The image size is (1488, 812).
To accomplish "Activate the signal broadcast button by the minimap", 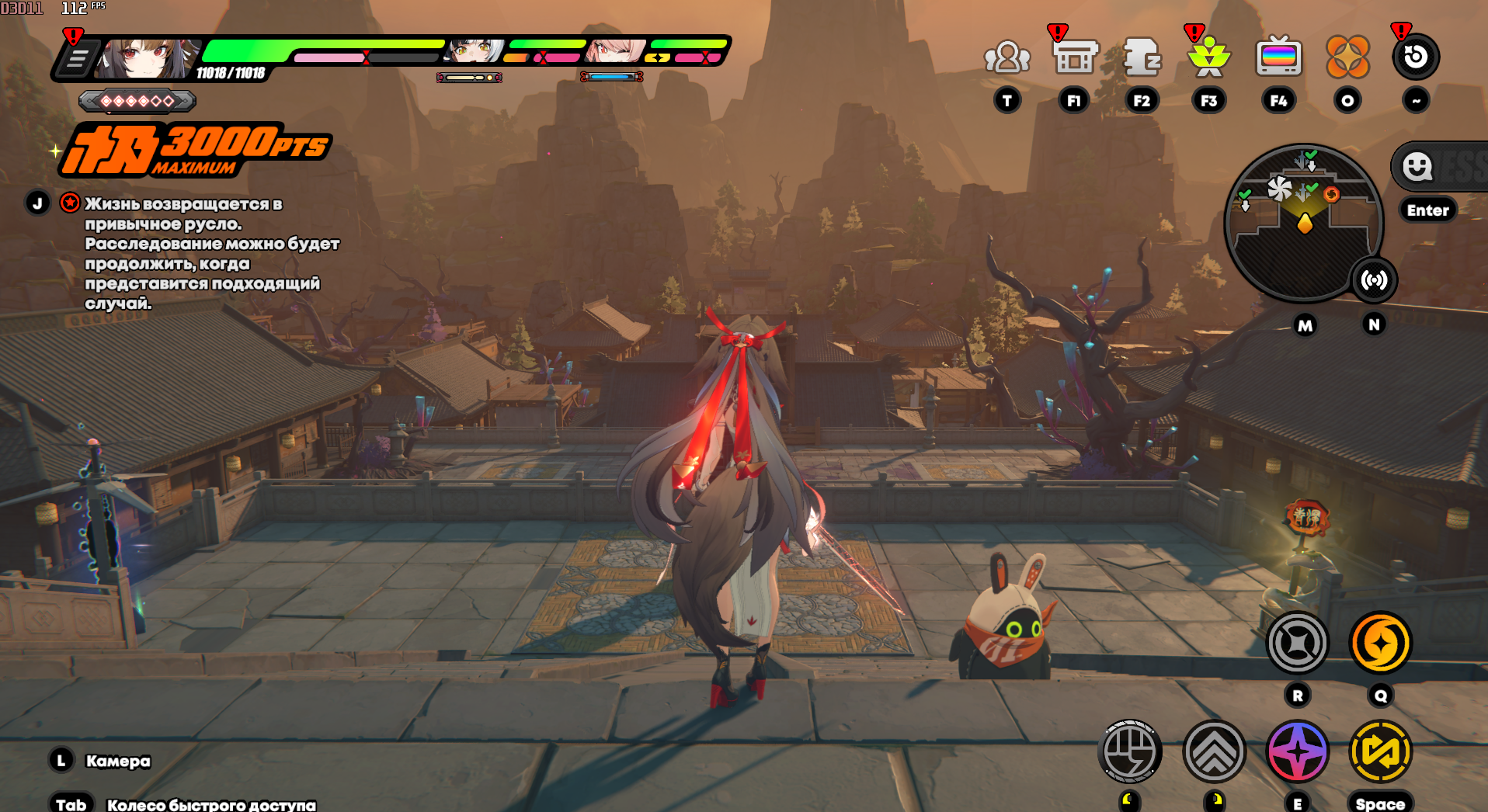I will [1374, 280].
